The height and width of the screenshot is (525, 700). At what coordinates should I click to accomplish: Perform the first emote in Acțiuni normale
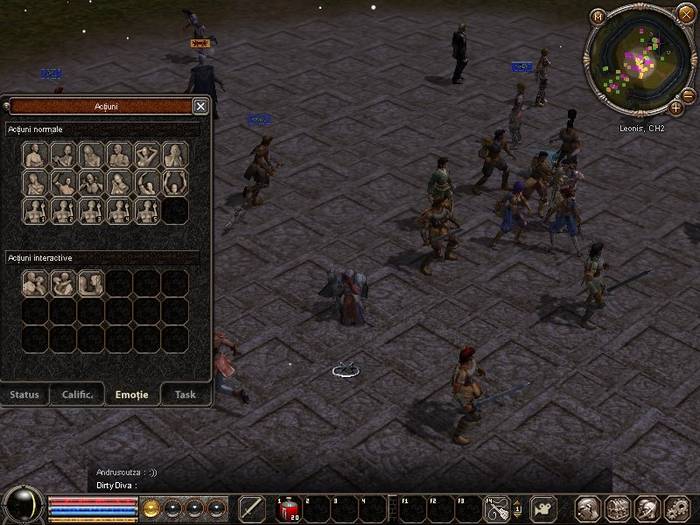[x=35, y=155]
